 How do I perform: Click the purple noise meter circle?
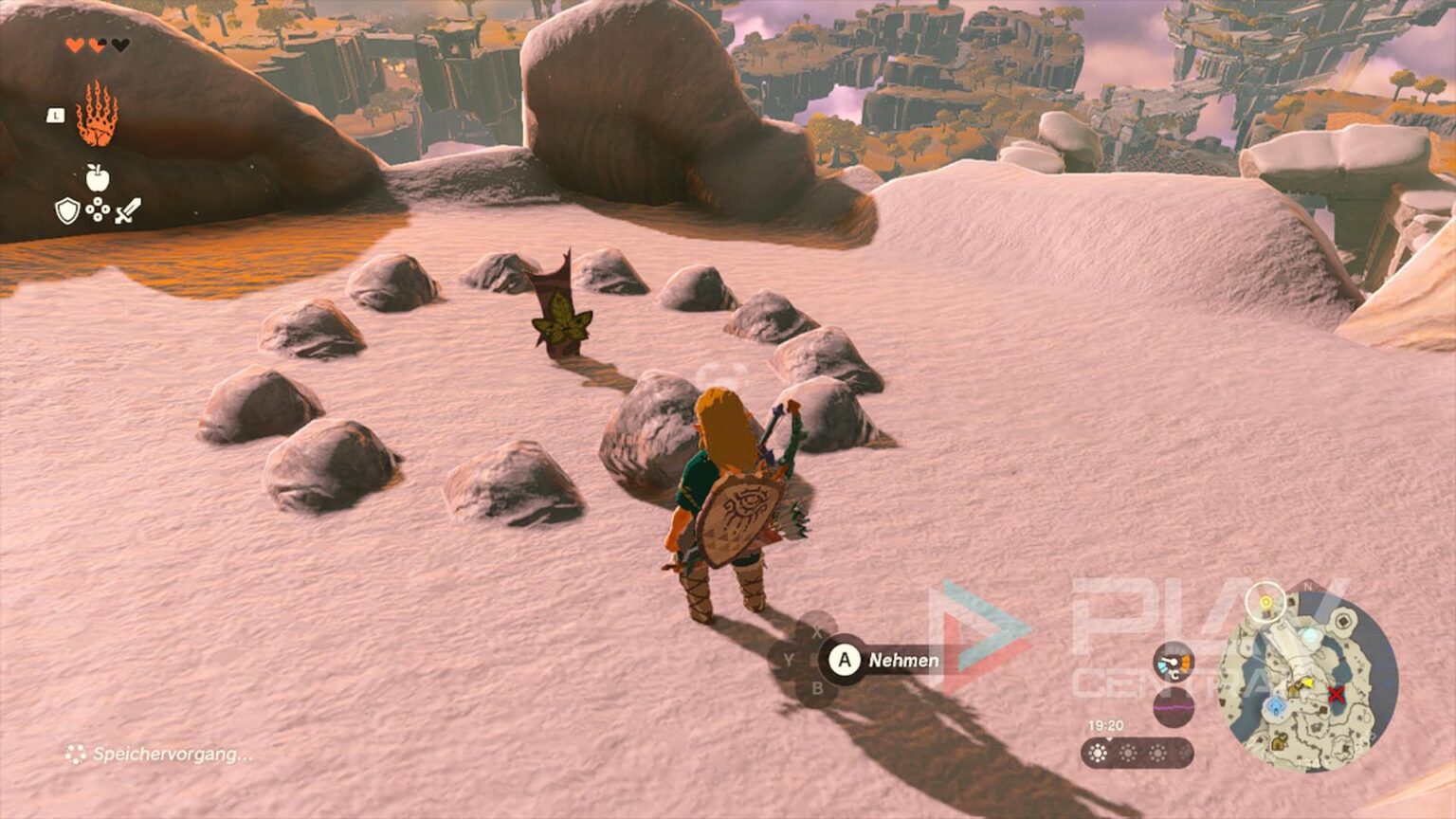click(x=1173, y=706)
